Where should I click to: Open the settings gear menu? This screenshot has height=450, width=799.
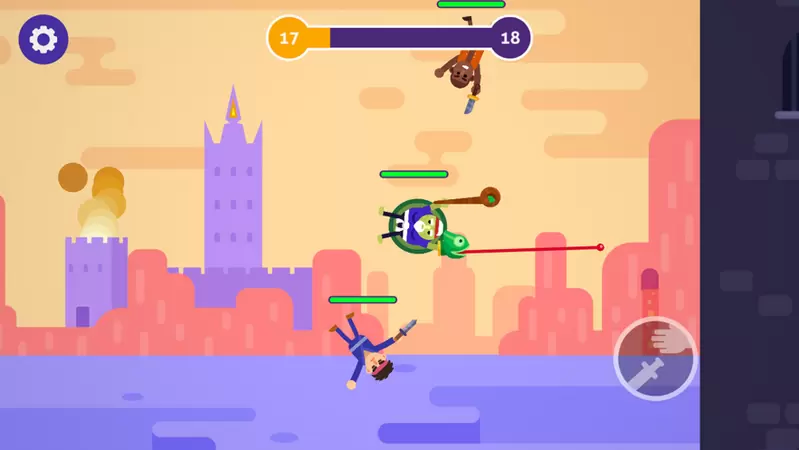click(x=43, y=40)
